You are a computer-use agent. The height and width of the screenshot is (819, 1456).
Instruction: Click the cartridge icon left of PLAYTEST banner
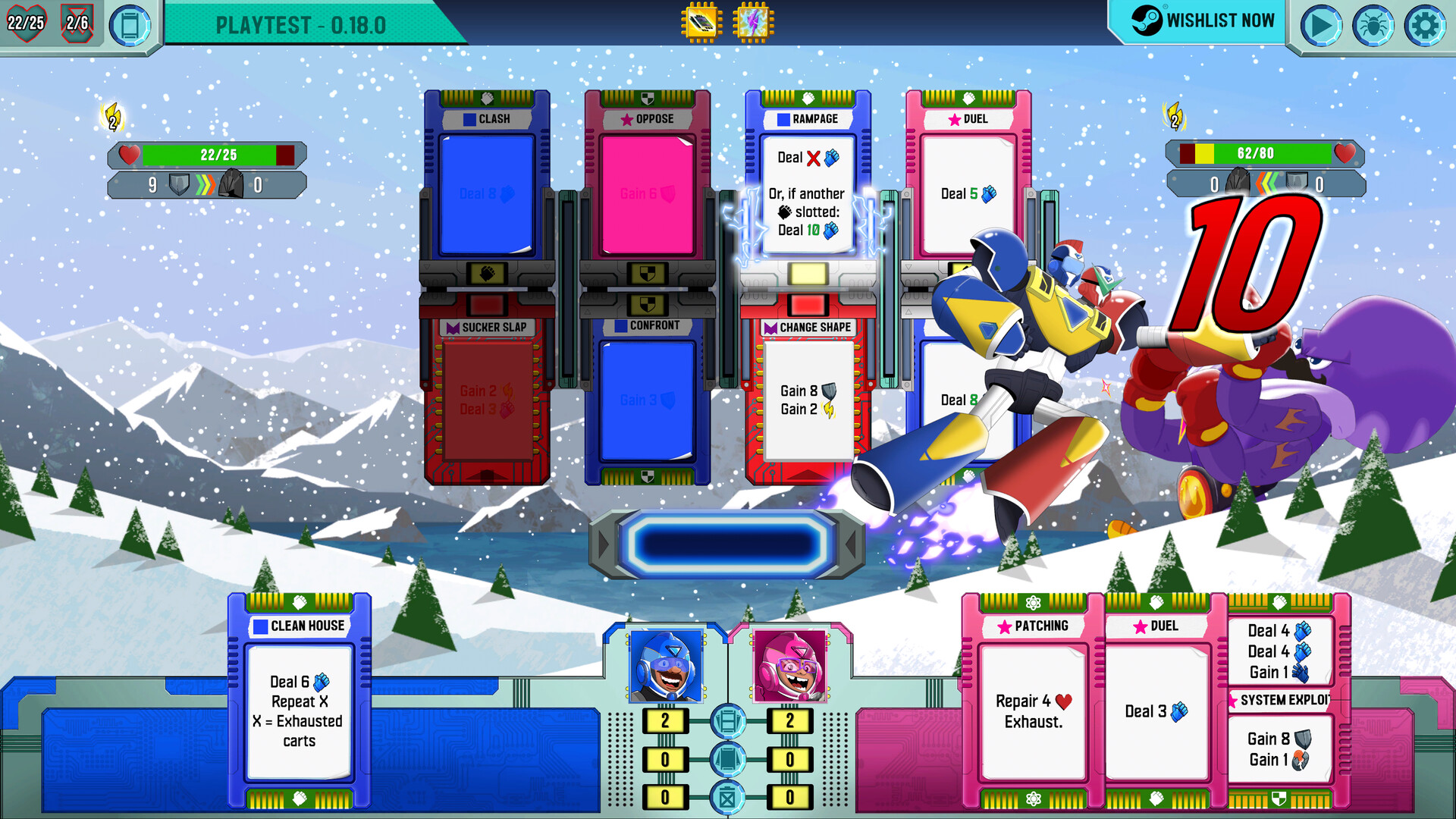[130, 25]
